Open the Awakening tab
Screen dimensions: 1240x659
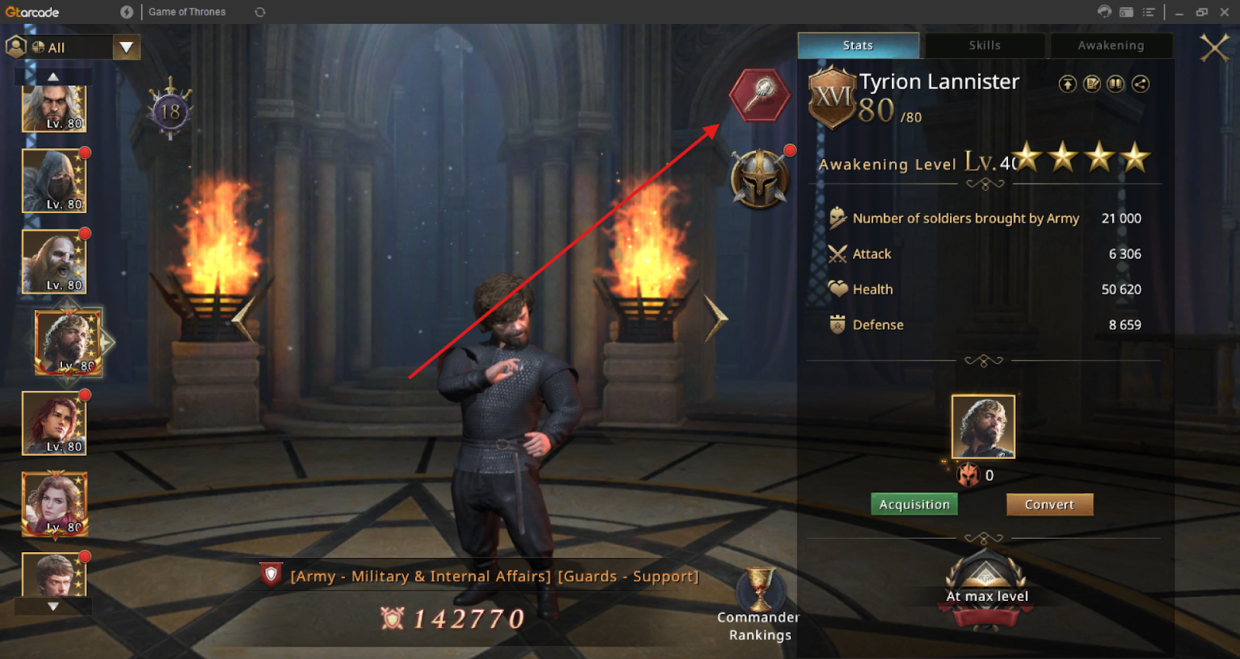[1110, 45]
